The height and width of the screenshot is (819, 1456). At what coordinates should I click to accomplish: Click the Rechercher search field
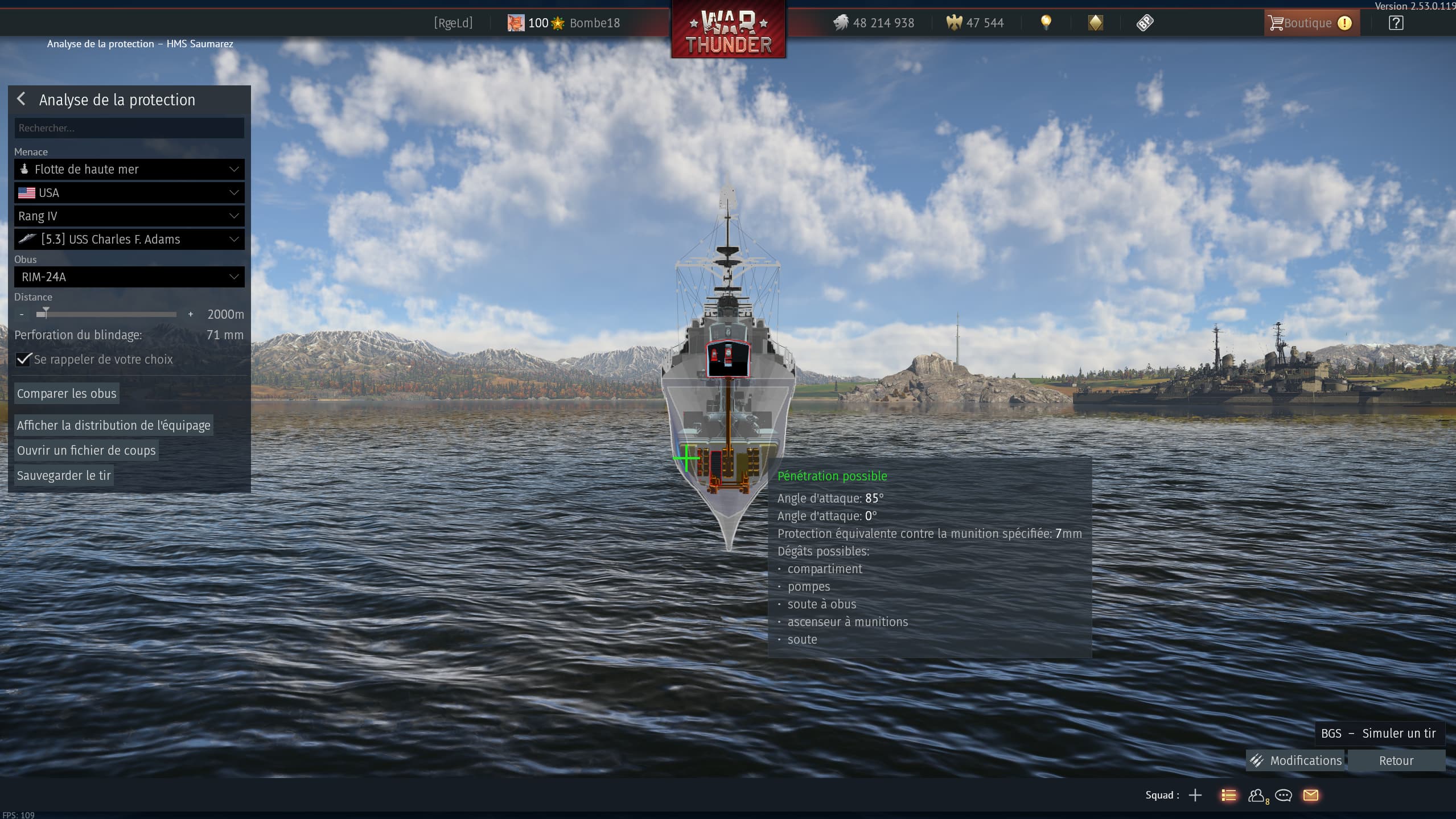(129, 128)
